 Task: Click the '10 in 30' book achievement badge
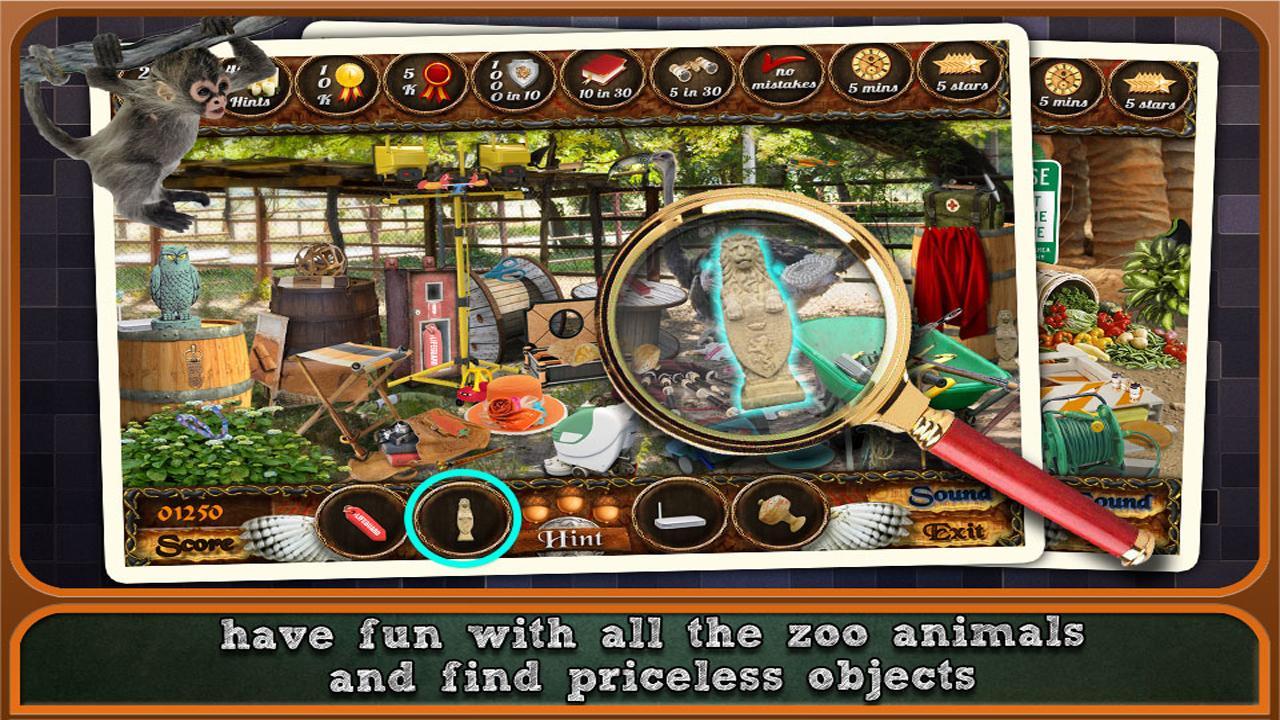click(605, 80)
